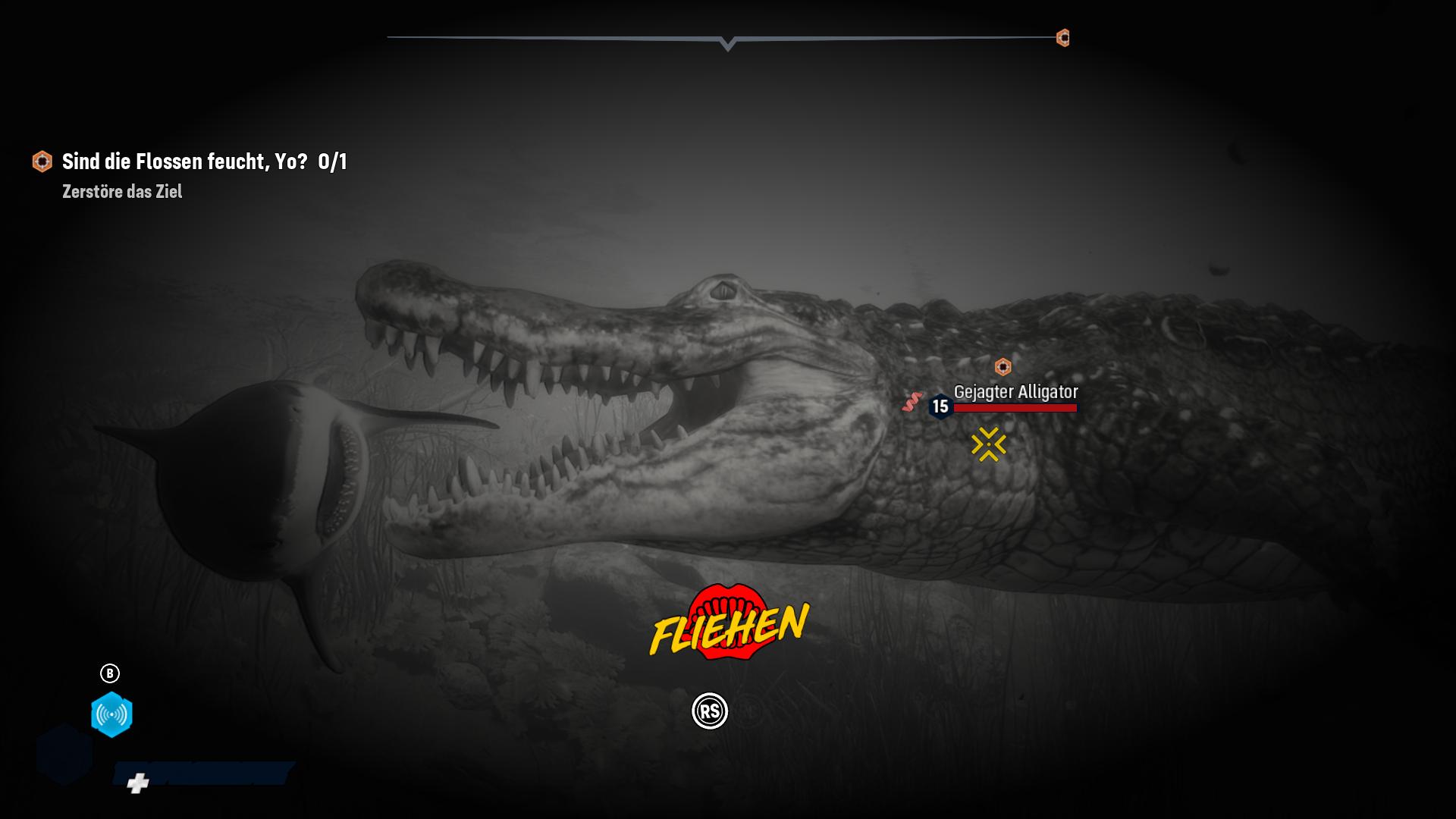Activate the blue sonar ability icon
The image size is (1456, 819).
coord(111,714)
